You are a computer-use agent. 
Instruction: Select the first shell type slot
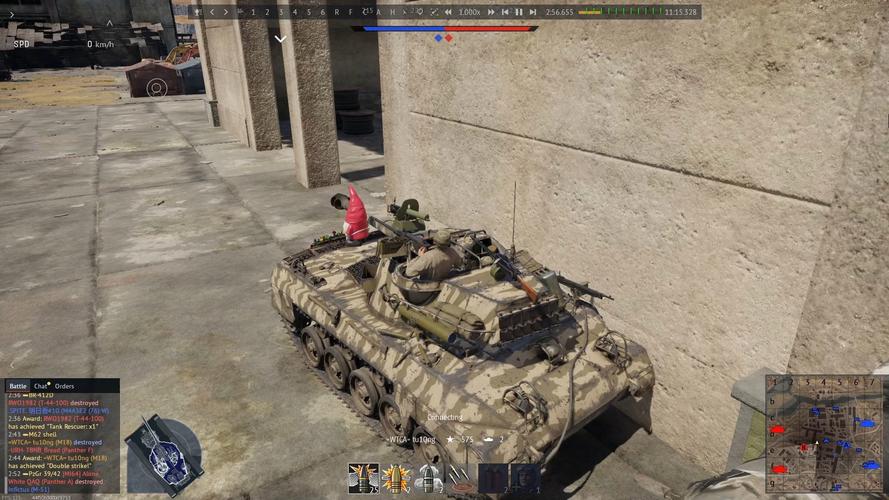[362, 478]
